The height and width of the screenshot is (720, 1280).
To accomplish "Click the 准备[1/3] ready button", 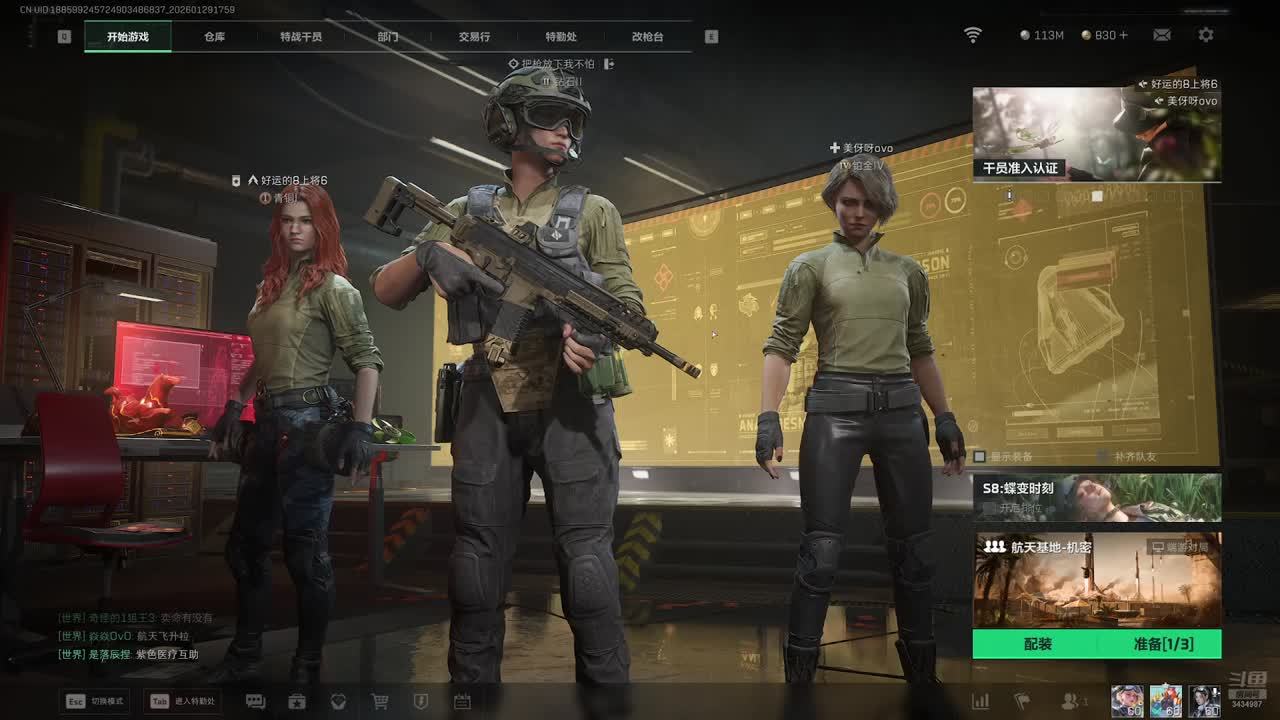I will [1162, 644].
